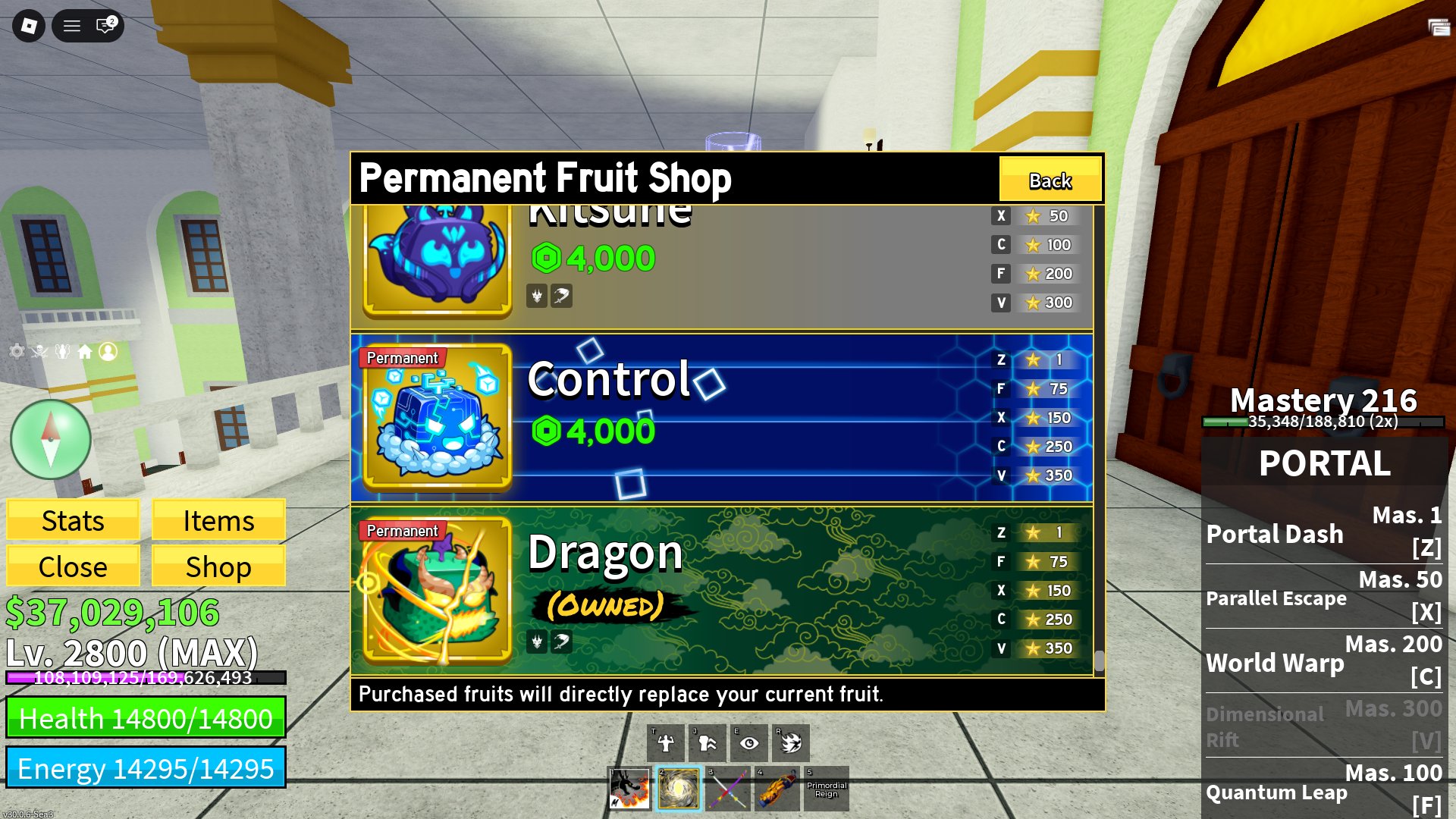The width and height of the screenshot is (1456, 819).
Task: Click the Back button in Permanent Fruit Shop
Action: pos(1050,180)
